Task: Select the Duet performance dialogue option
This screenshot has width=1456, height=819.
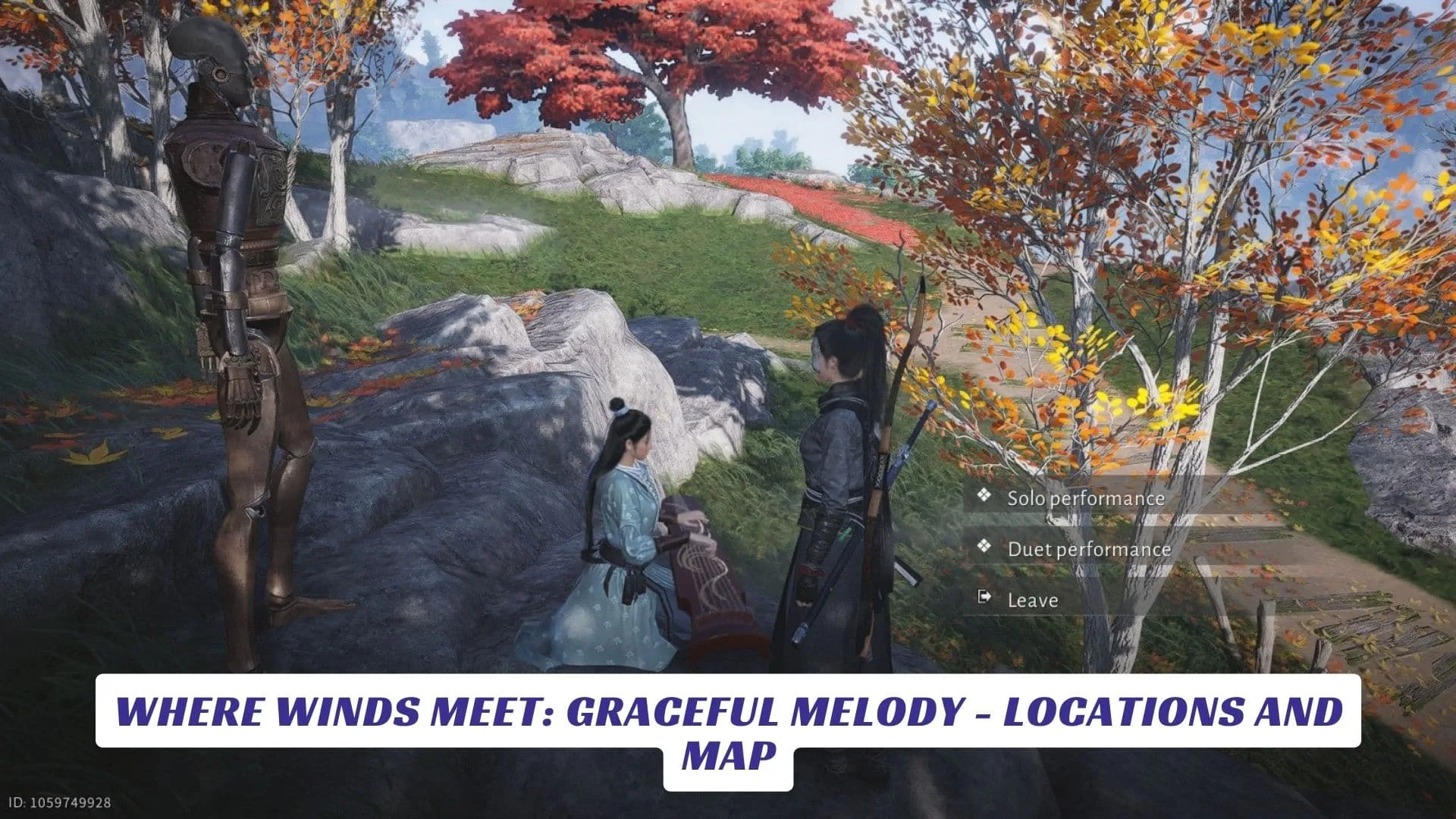Action: (1090, 549)
